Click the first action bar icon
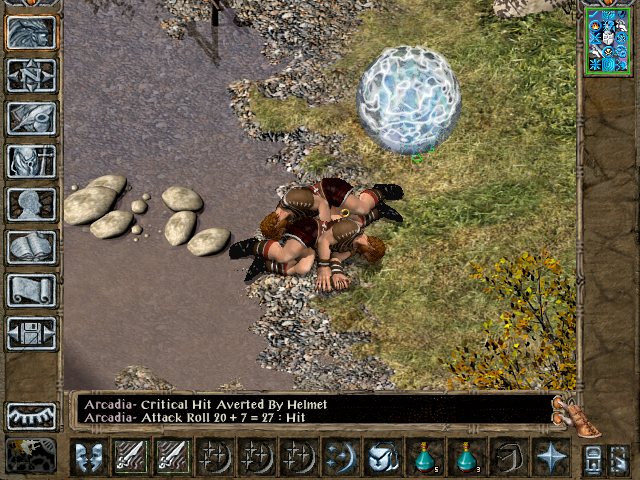The image size is (640, 480). (x=91, y=457)
